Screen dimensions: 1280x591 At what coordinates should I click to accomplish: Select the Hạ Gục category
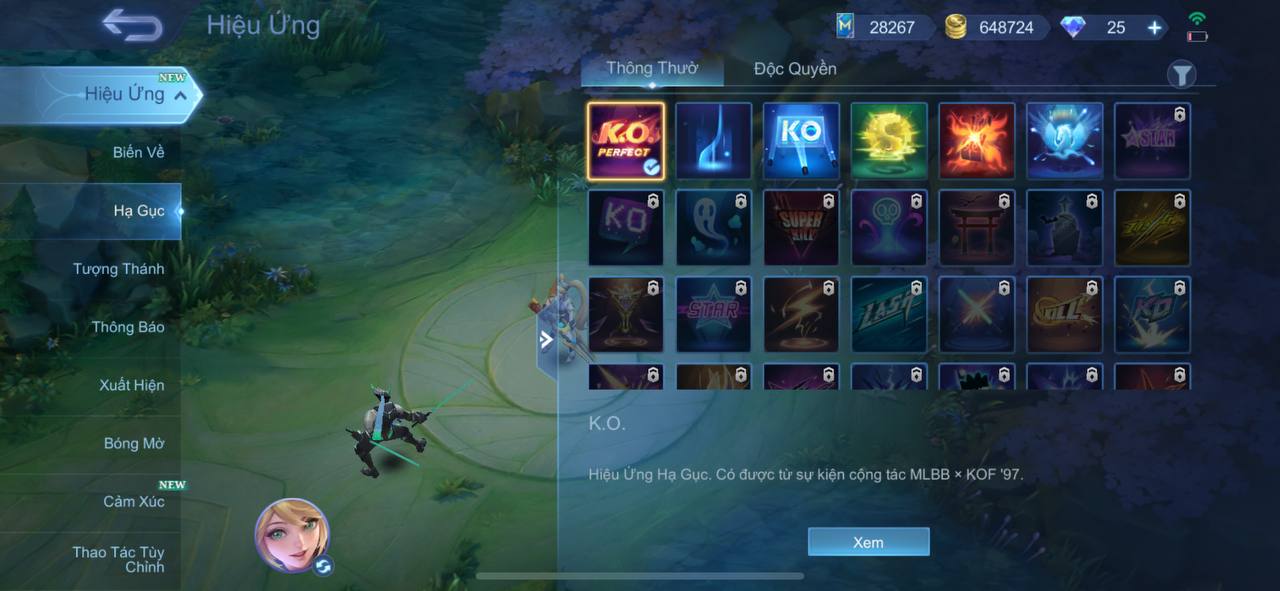click(138, 211)
